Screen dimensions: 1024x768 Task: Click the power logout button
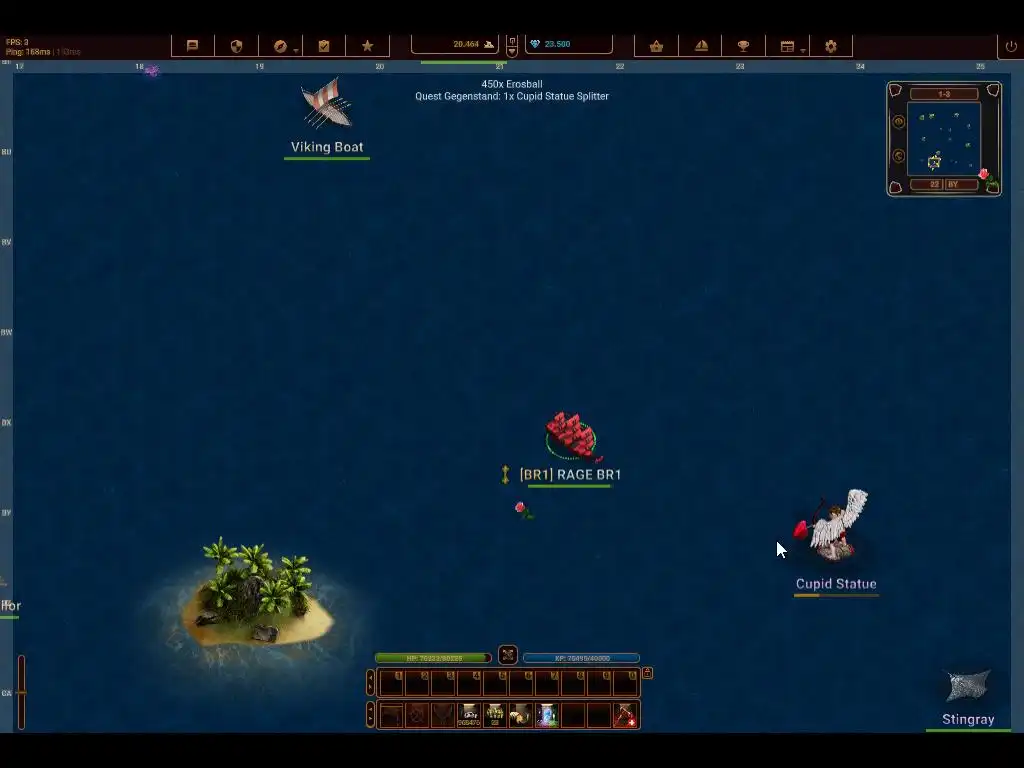1011,46
